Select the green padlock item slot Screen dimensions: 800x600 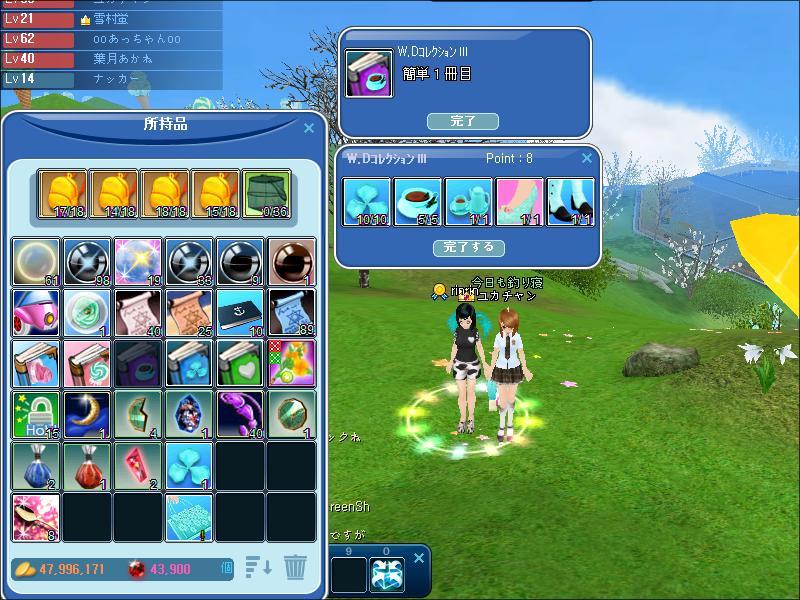coord(37,415)
